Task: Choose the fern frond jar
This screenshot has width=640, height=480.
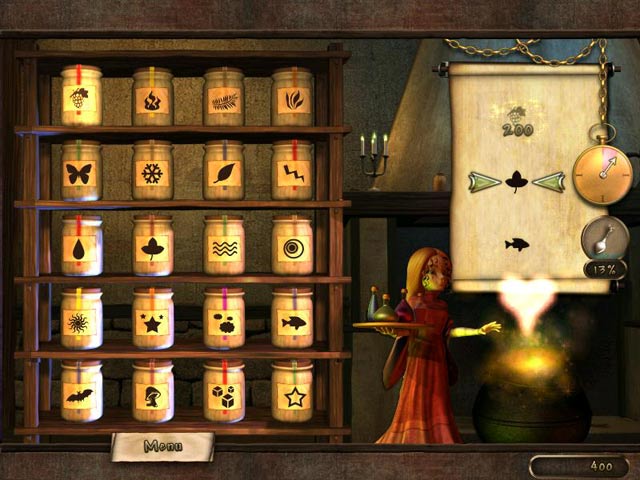Action: coord(223,100)
